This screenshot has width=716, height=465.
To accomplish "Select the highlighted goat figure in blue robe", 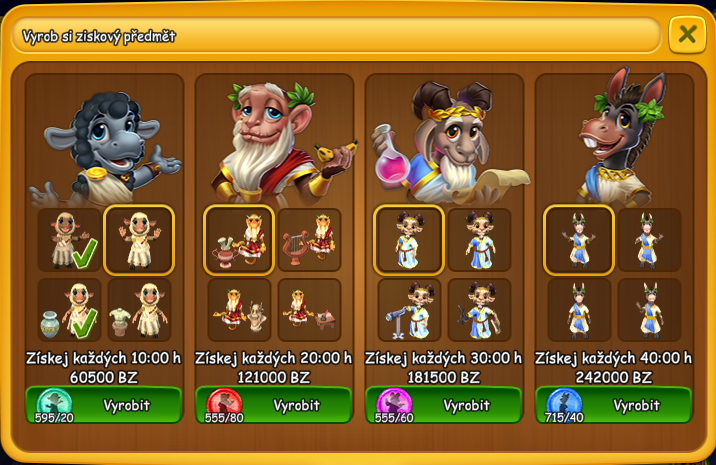I will pos(409,240).
